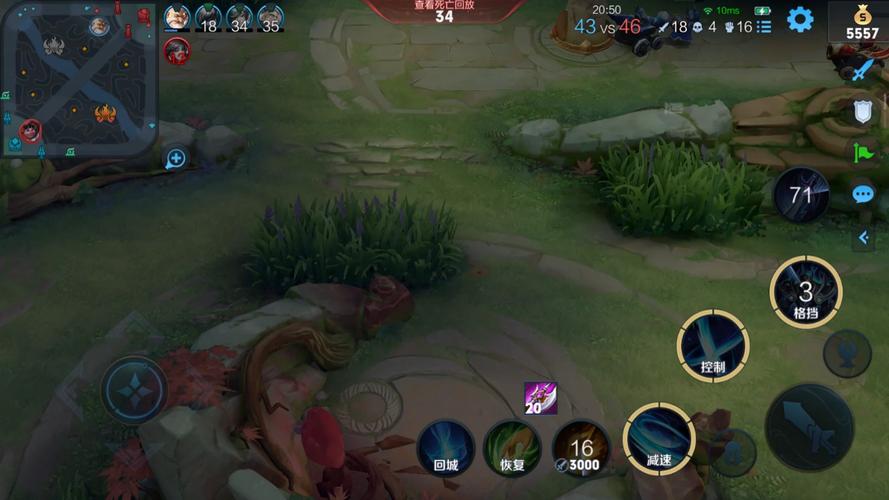Use the 恢复 heal ability
Viewport: 889px width, 500px height.
click(x=512, y=446)
